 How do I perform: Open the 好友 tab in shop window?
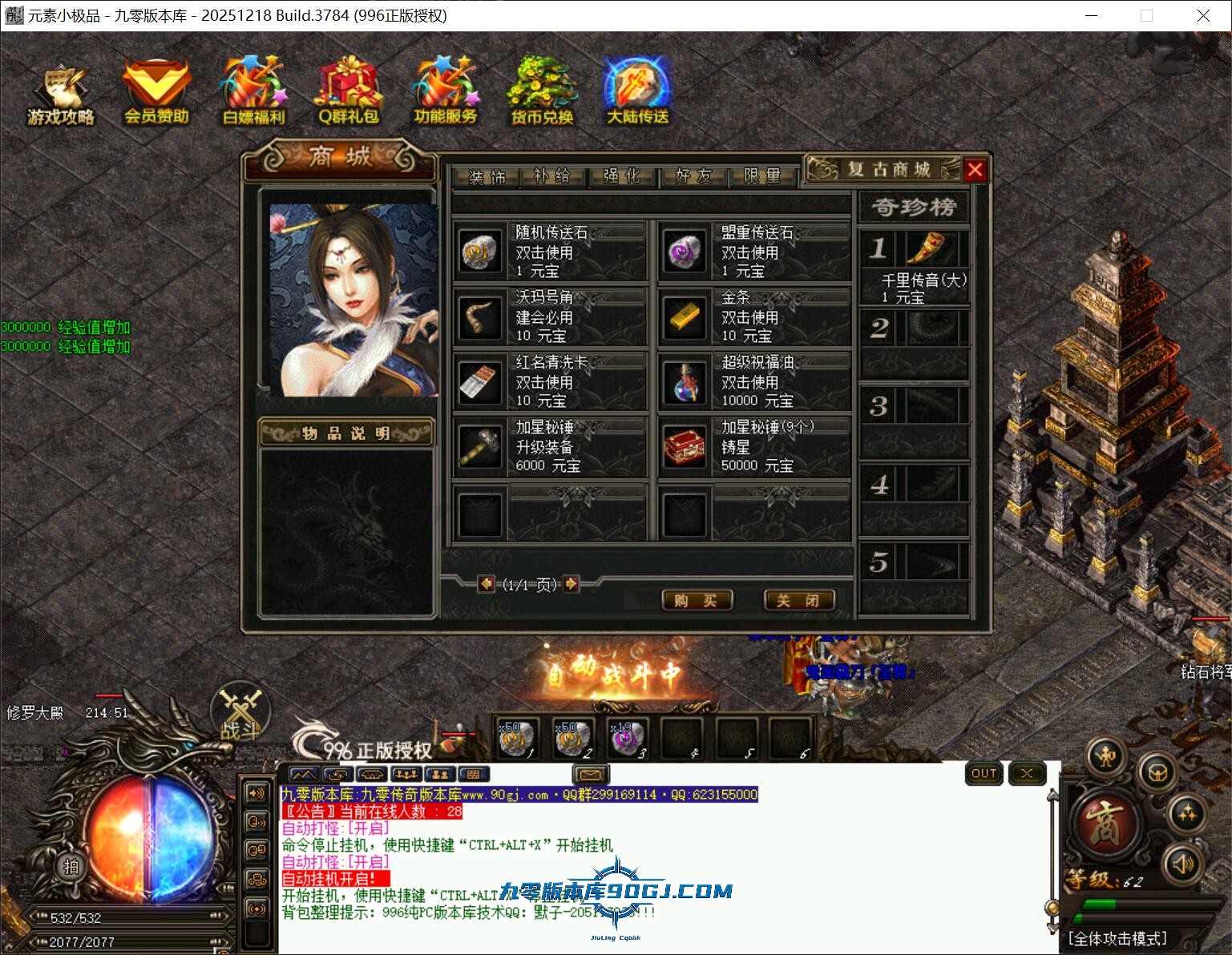tap(693, 176)
